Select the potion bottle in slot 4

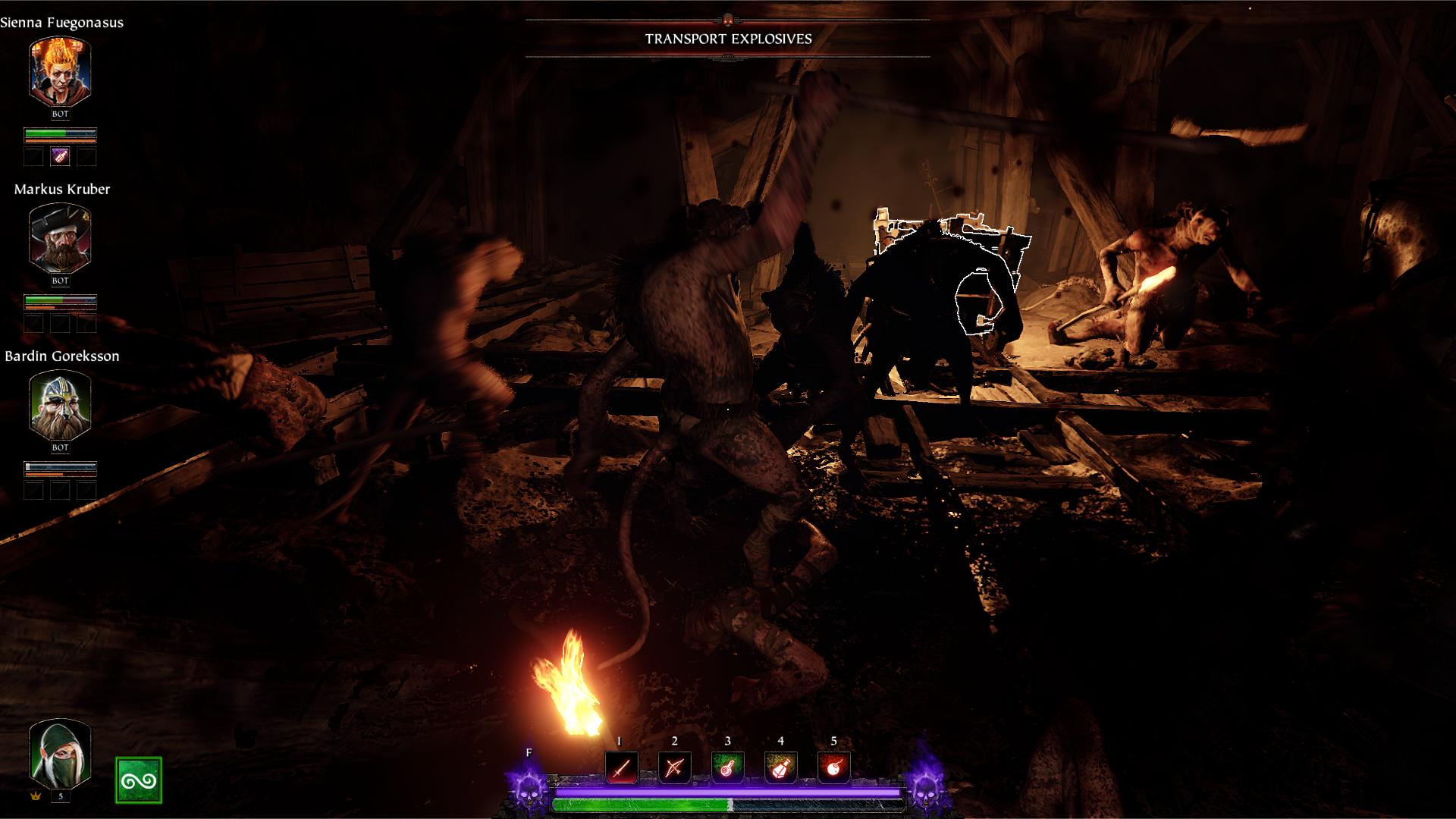[780, 768]
